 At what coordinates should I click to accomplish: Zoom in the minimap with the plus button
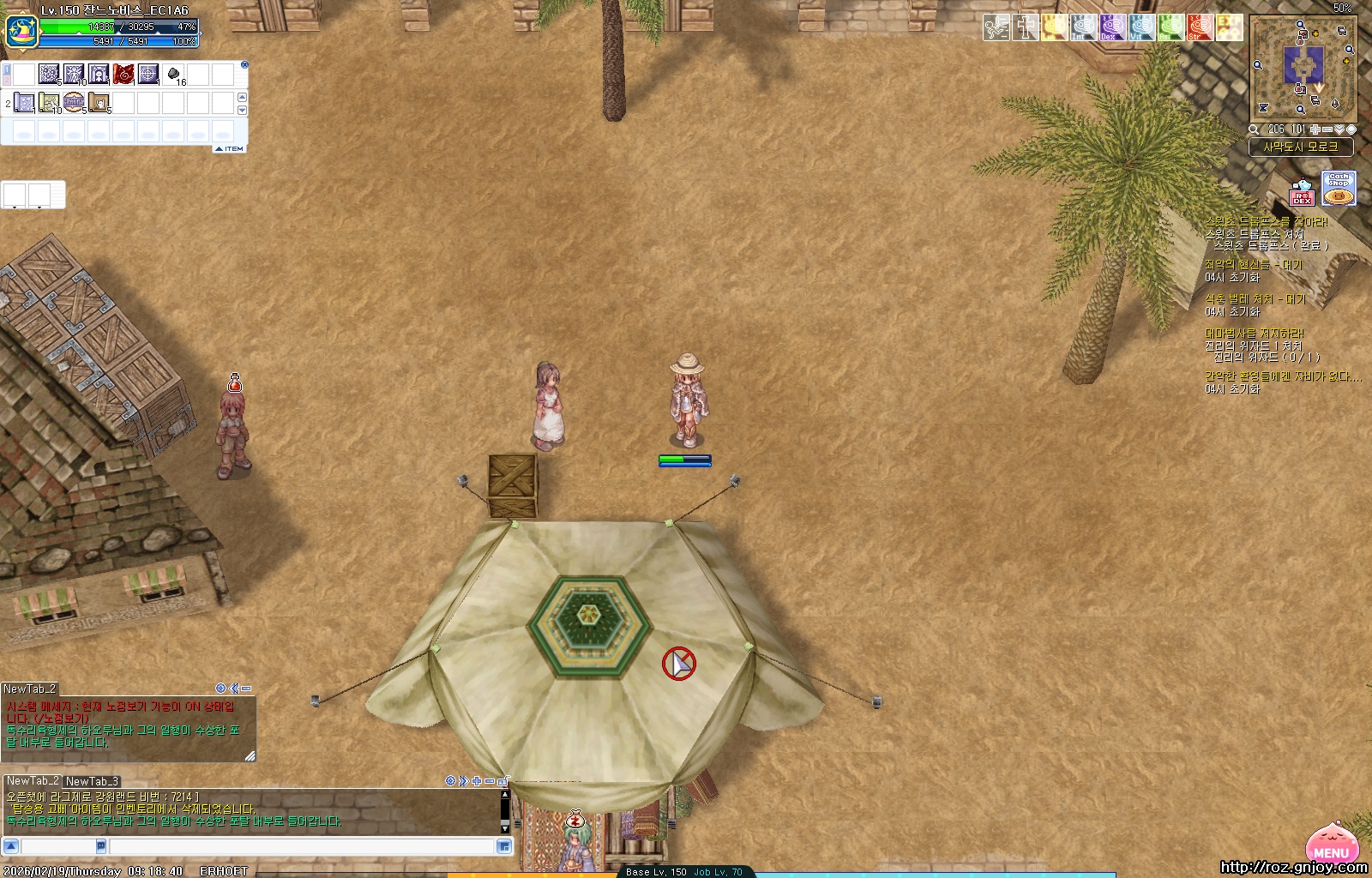coord(1315,129)
